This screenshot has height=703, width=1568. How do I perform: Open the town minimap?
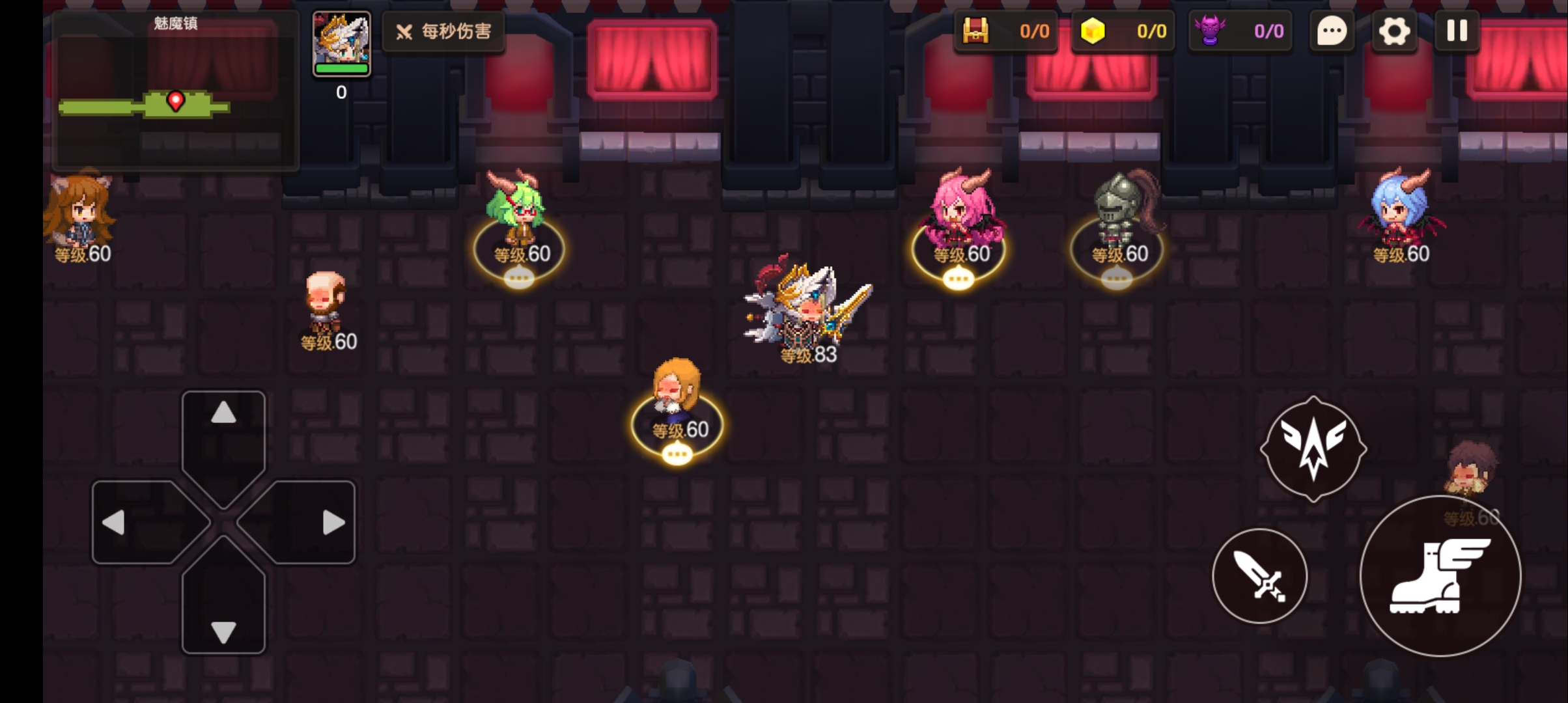click(x=175, y=92)
